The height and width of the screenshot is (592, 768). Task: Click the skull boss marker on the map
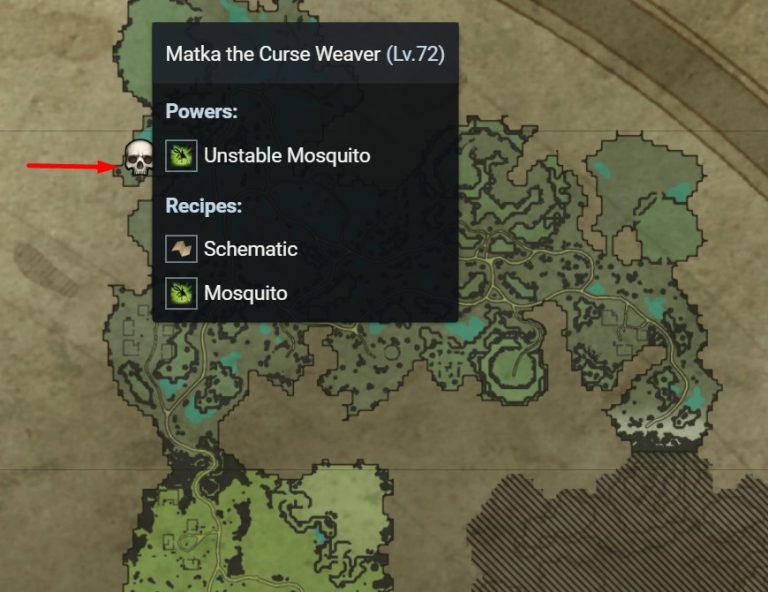pos(138,159)
